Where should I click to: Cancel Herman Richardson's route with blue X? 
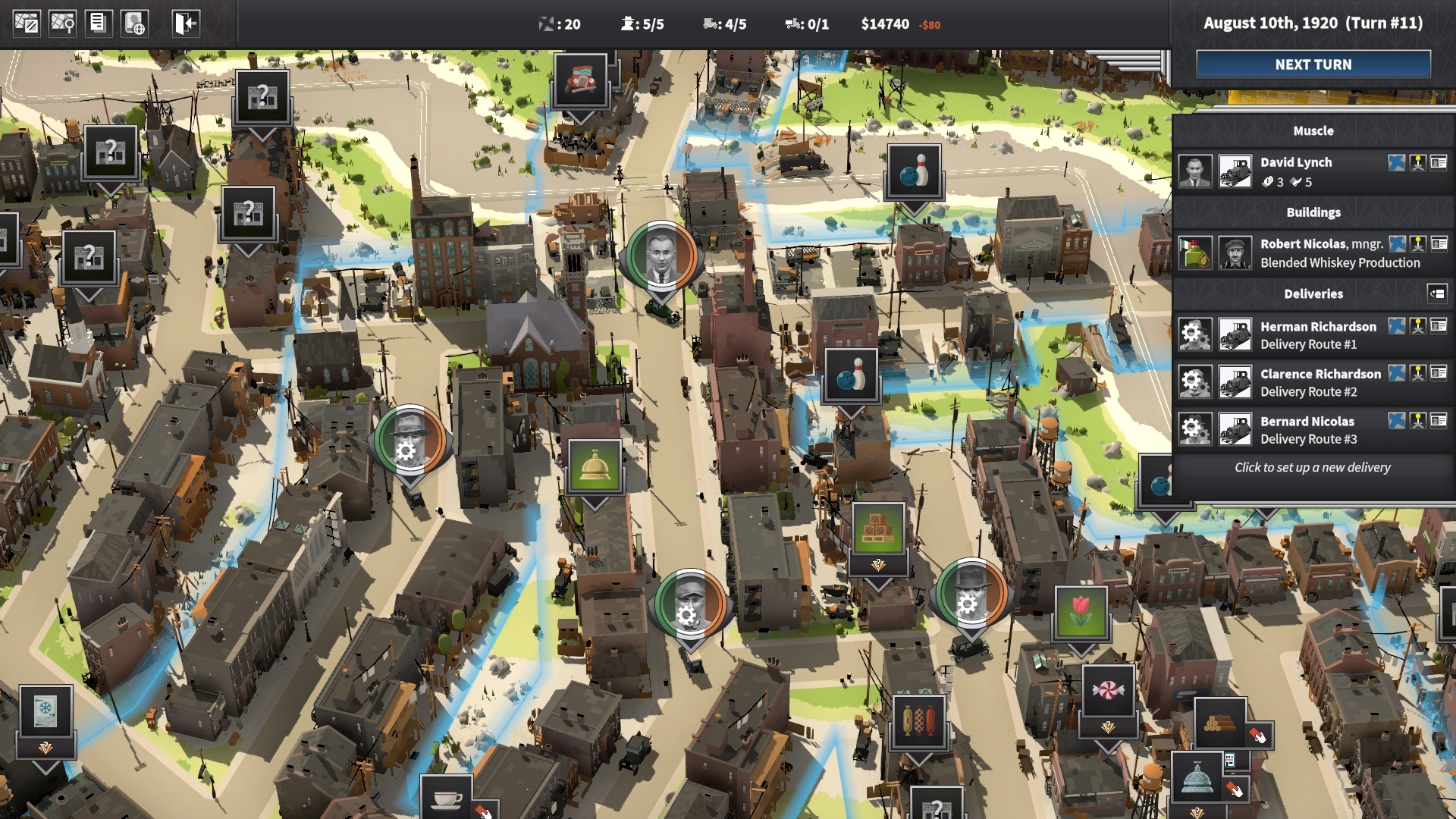coord(1396,326)
